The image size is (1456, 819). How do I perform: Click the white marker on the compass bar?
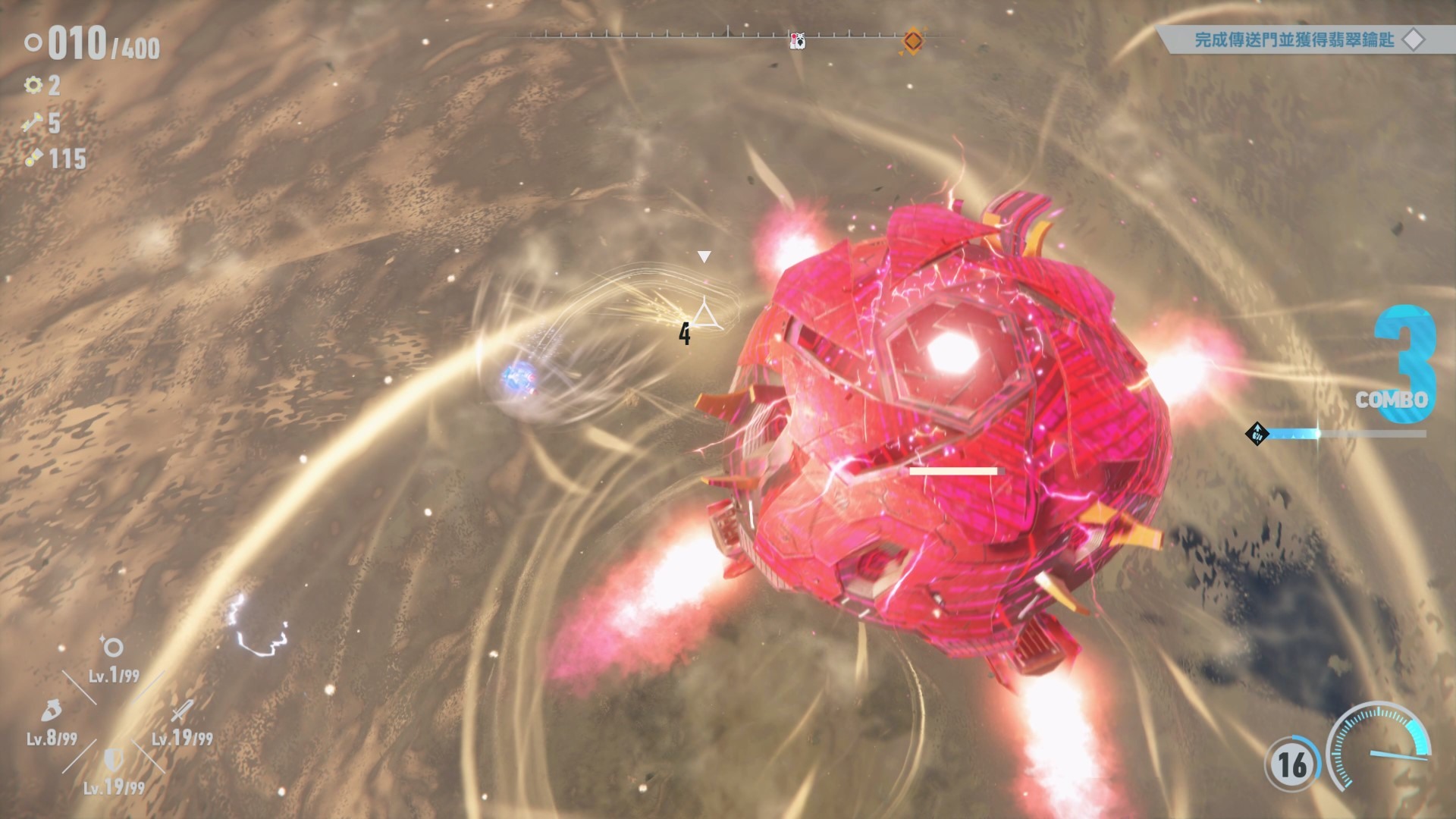click(797, 41)
